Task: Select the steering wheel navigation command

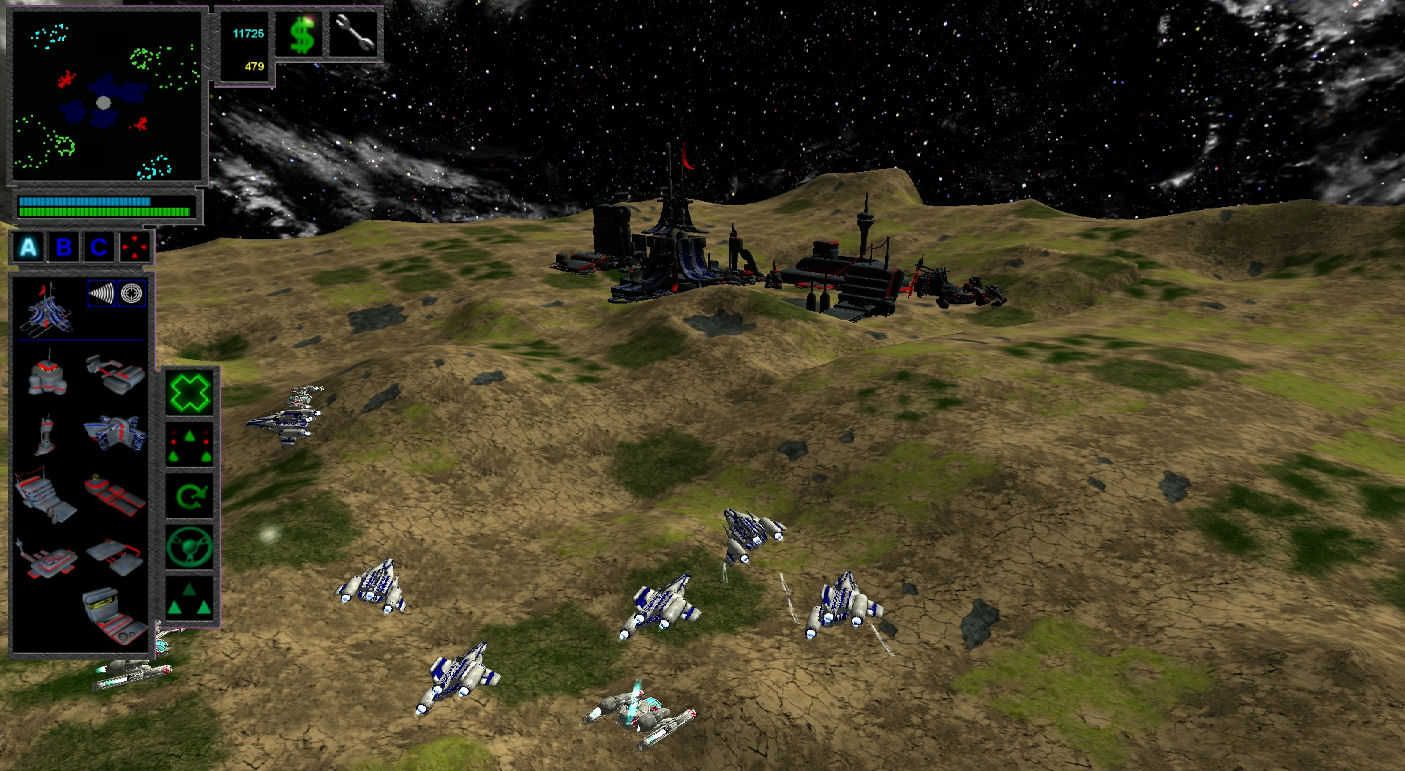Action: click(x=189, y=546)
